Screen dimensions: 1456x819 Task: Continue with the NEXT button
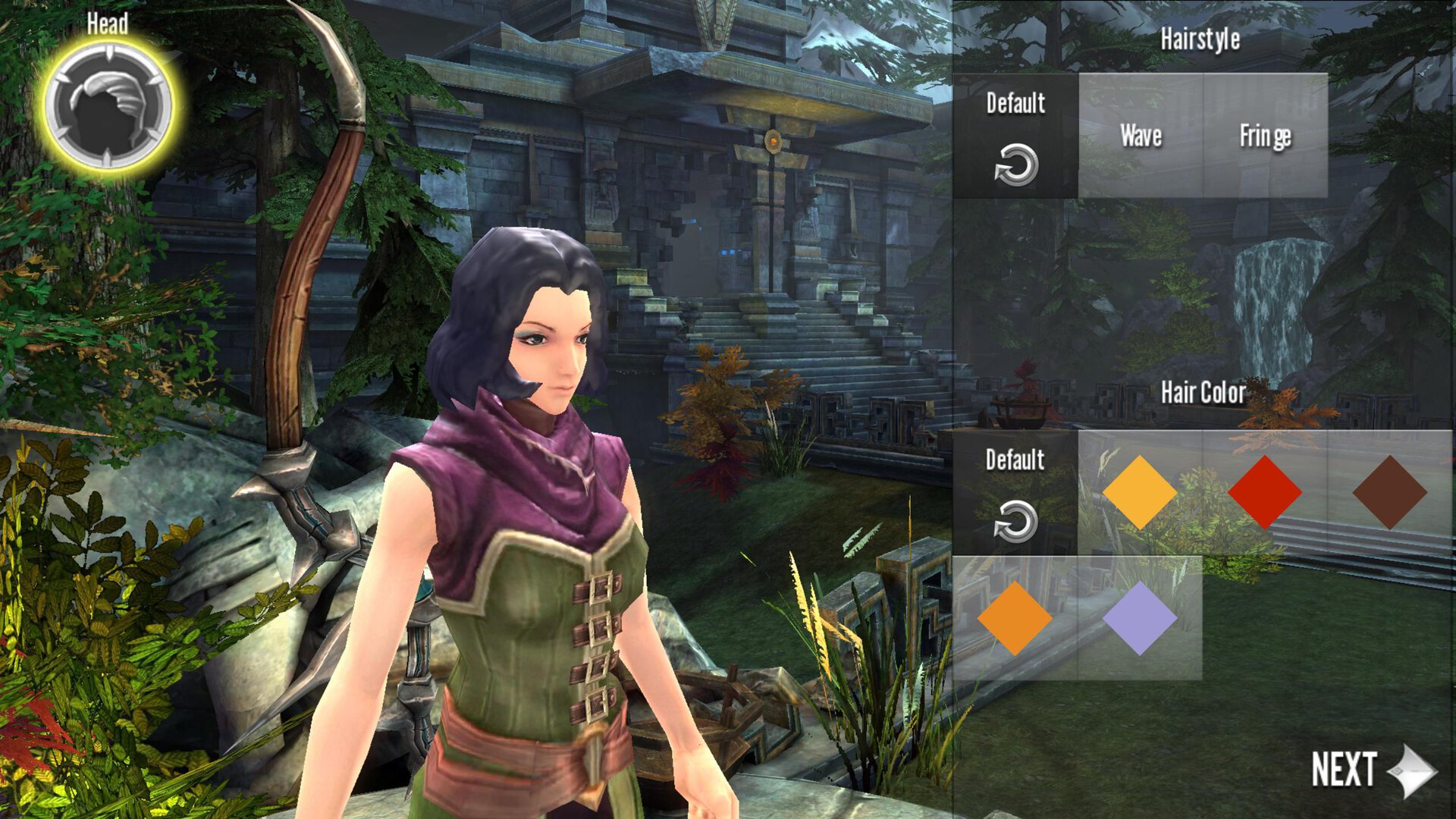click(x=1373, y=770)
